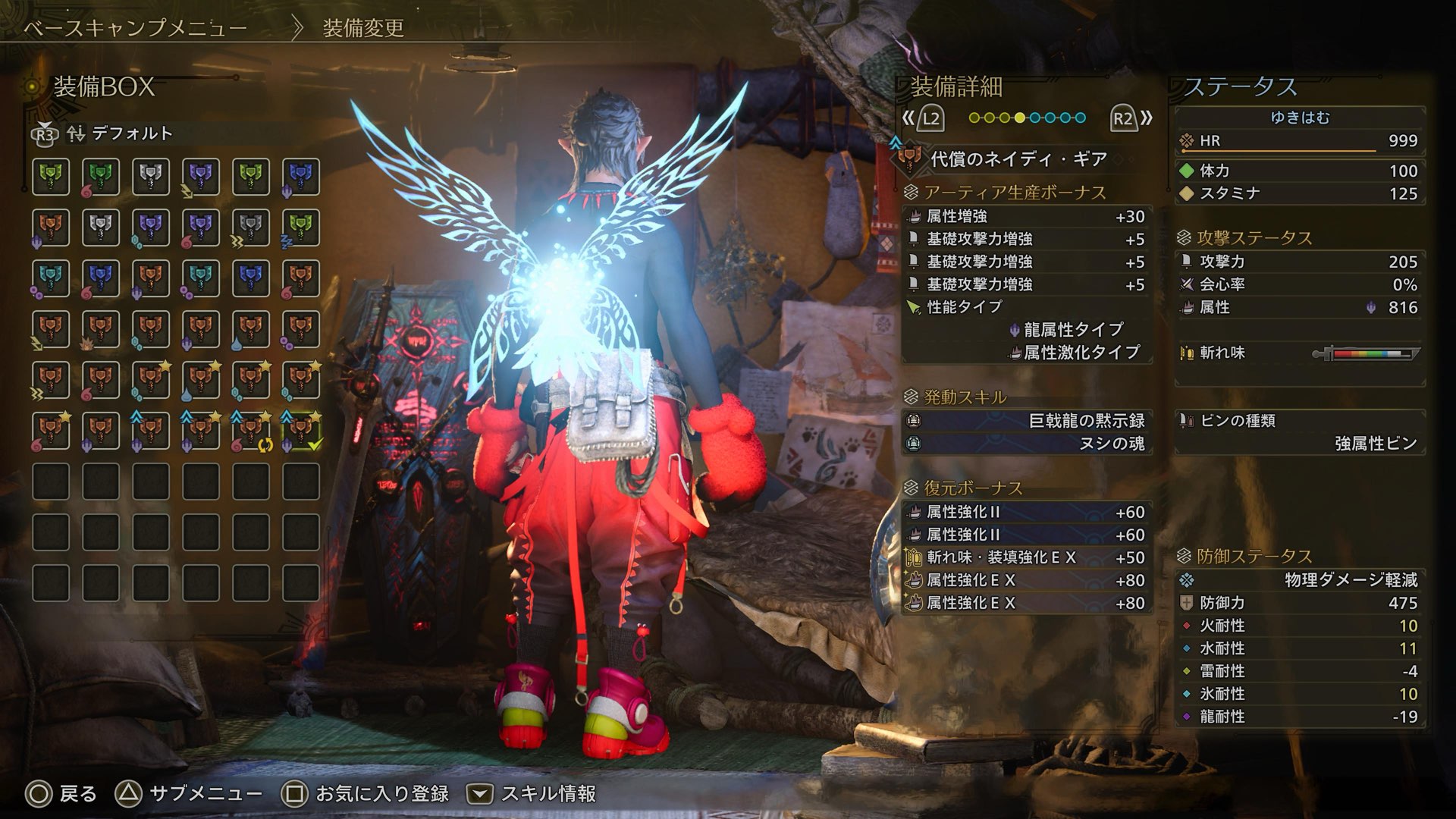The width and height of the screenshot is (1456, 819).
Task: Choose the charge blade marked with yellow swap arrows
Action: (x=251, y=431)
